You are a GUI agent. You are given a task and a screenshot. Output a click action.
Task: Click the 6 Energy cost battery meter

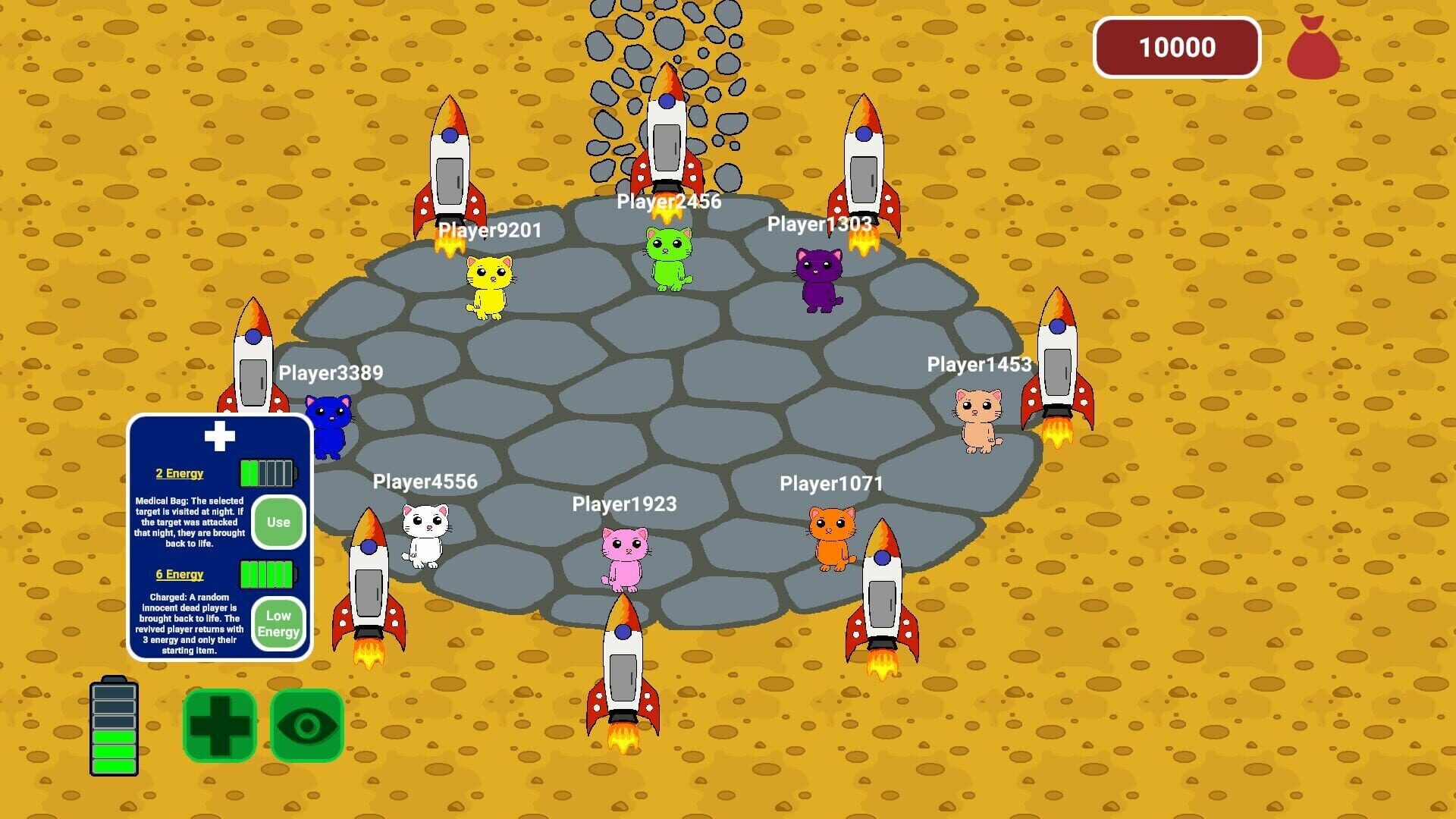[269, 574]
